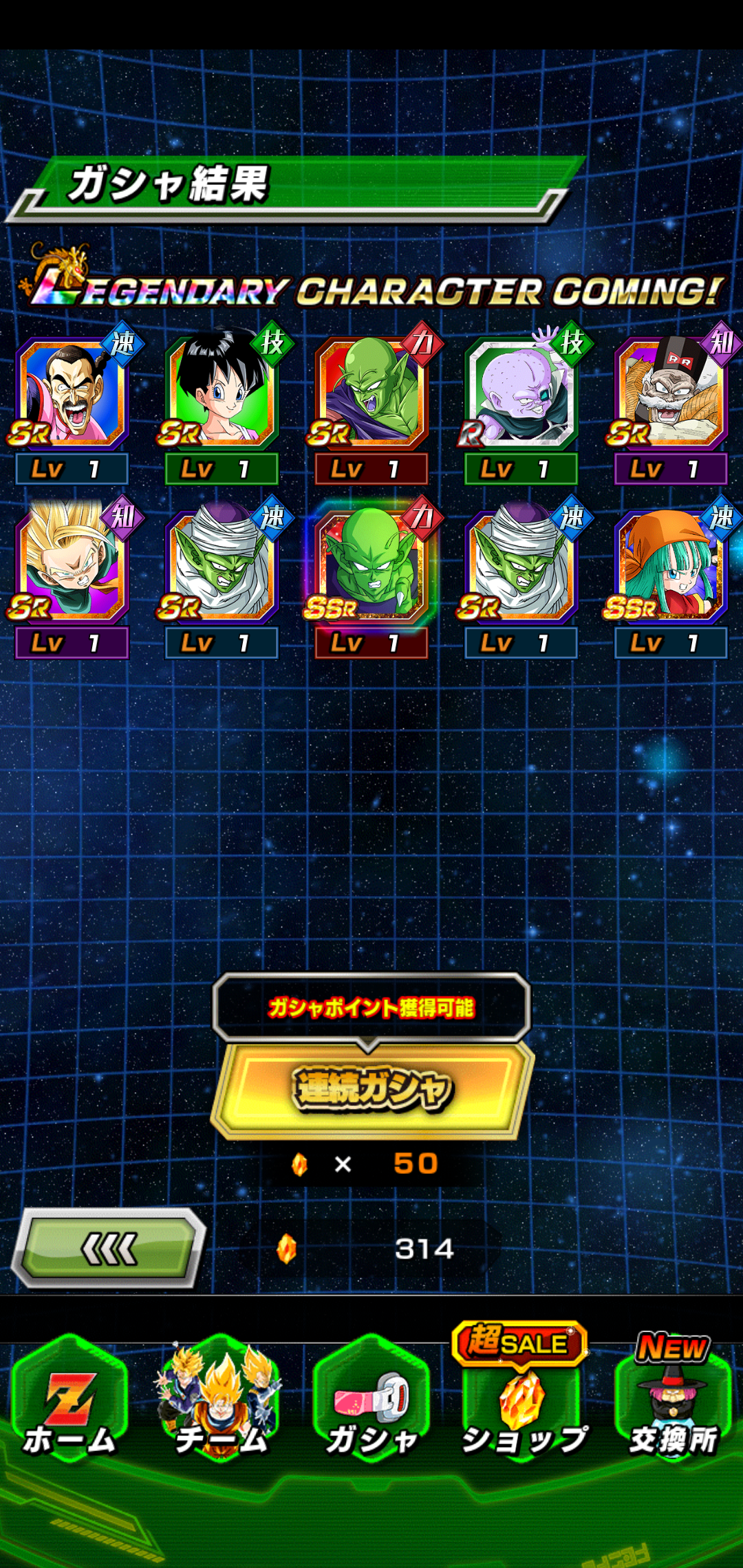This screenshot has width=743, height=1568.
Task: Select the SR Mercenary Tao card
Action: click(72, 393)
